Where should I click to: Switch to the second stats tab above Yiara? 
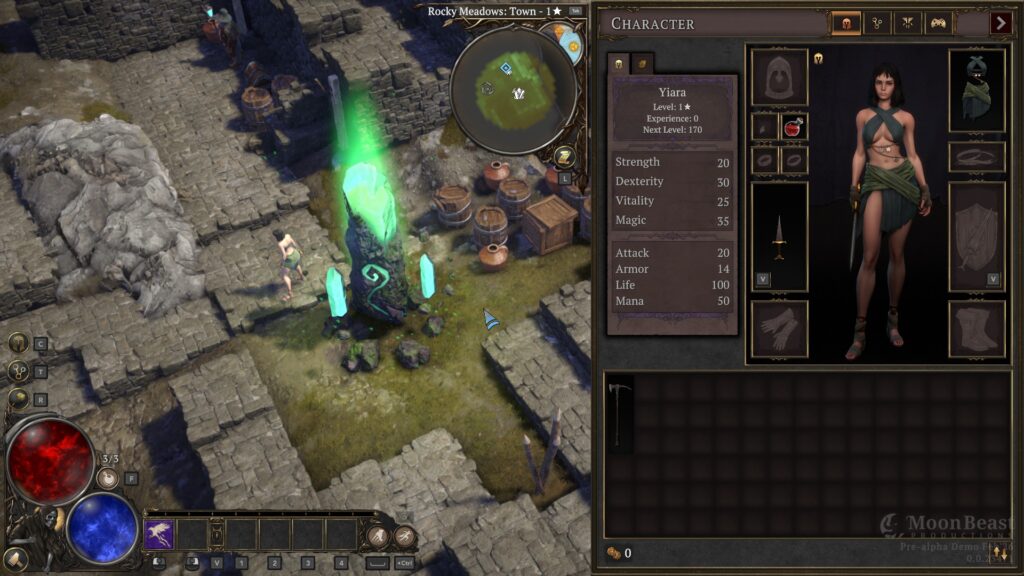click(x=641, y=63)
